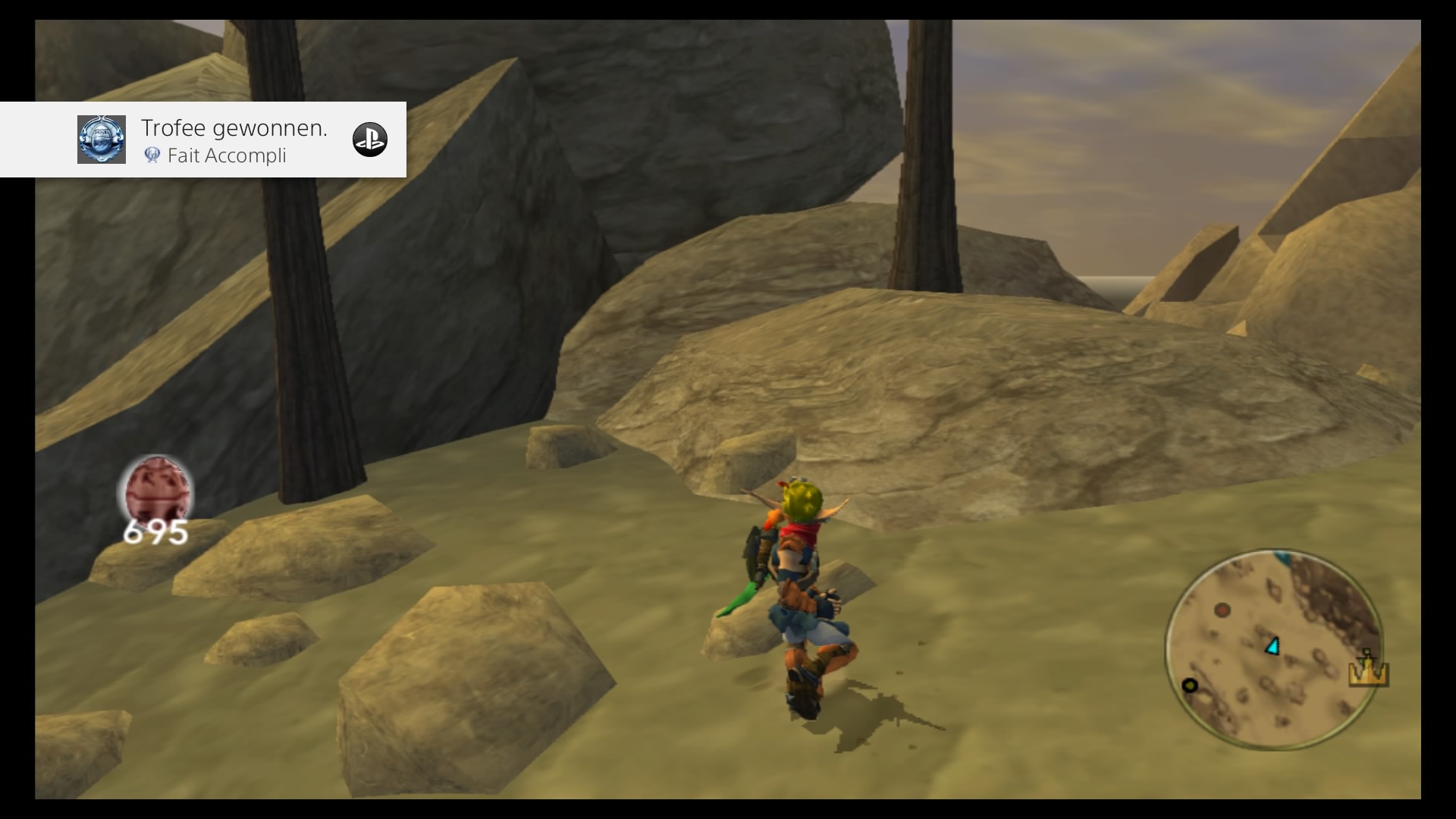The width and height of the screenshot is (1456, 819).
Task: Click the blue trophy artwork thumbnail
Action: [x=101, y=140]
